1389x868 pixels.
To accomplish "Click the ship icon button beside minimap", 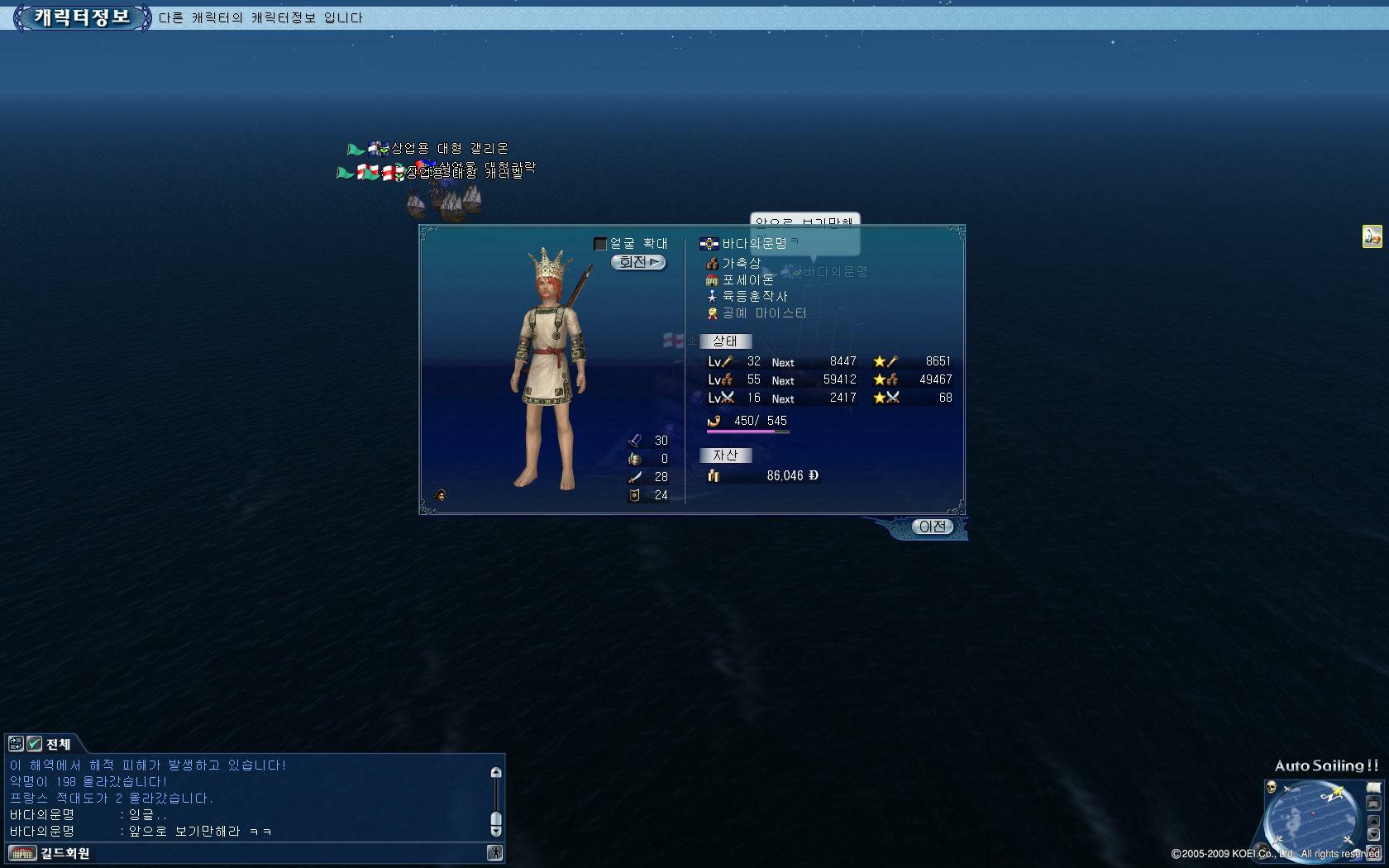I will (x=1373, y=803).
